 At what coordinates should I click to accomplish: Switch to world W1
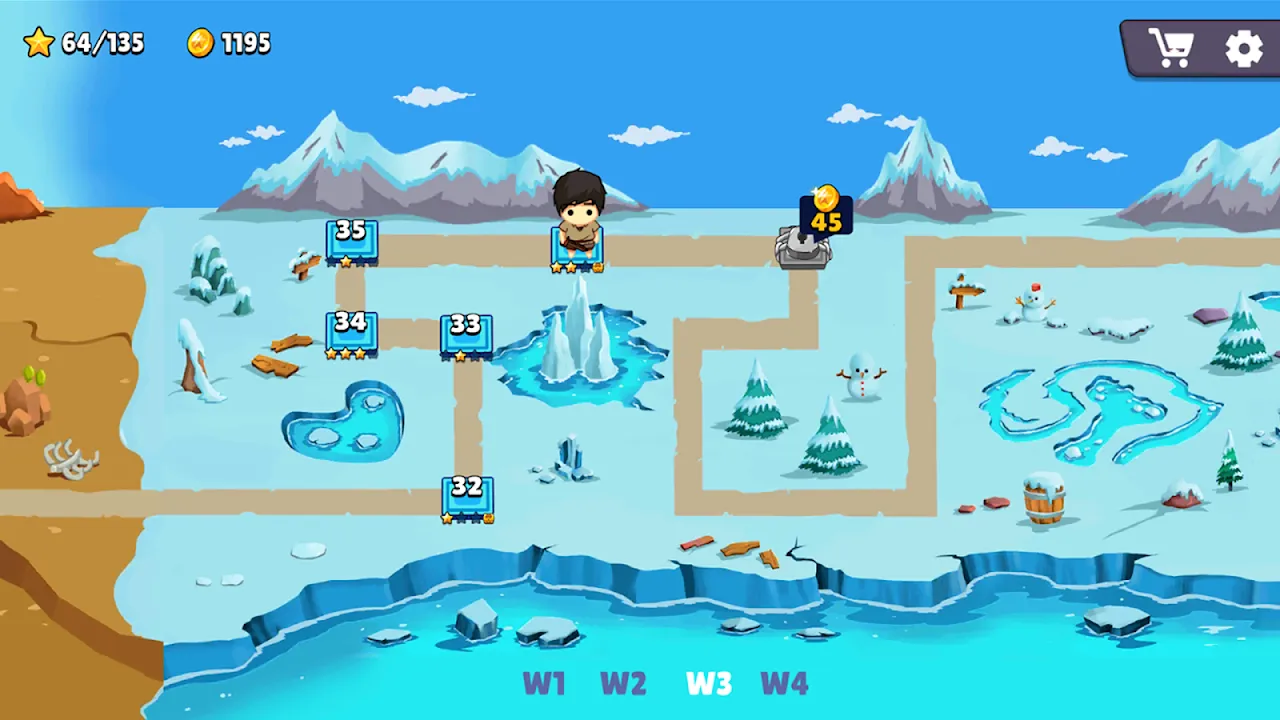click(x=544, y=684)
